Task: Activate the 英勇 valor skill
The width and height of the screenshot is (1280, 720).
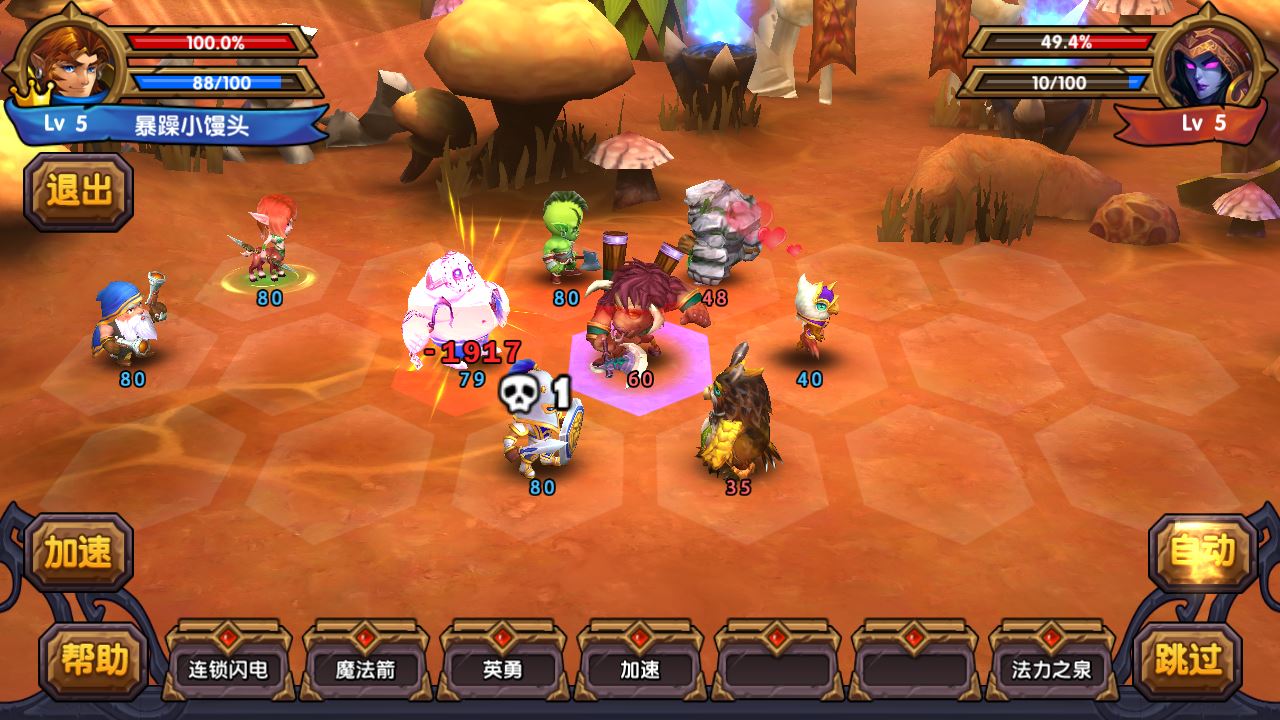Action: 502,668
